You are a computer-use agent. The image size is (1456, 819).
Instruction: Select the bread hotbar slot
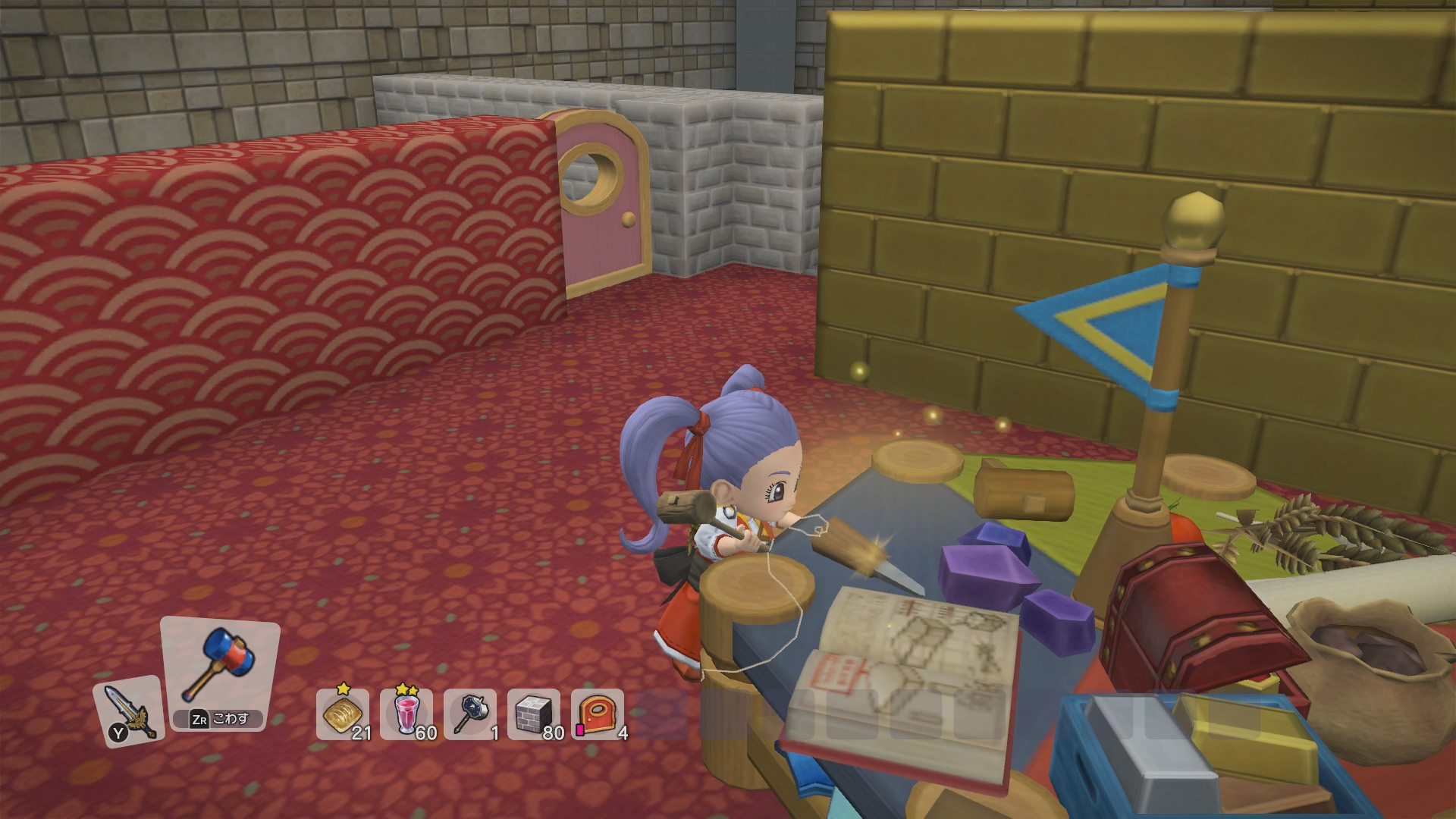coord(343,714)
